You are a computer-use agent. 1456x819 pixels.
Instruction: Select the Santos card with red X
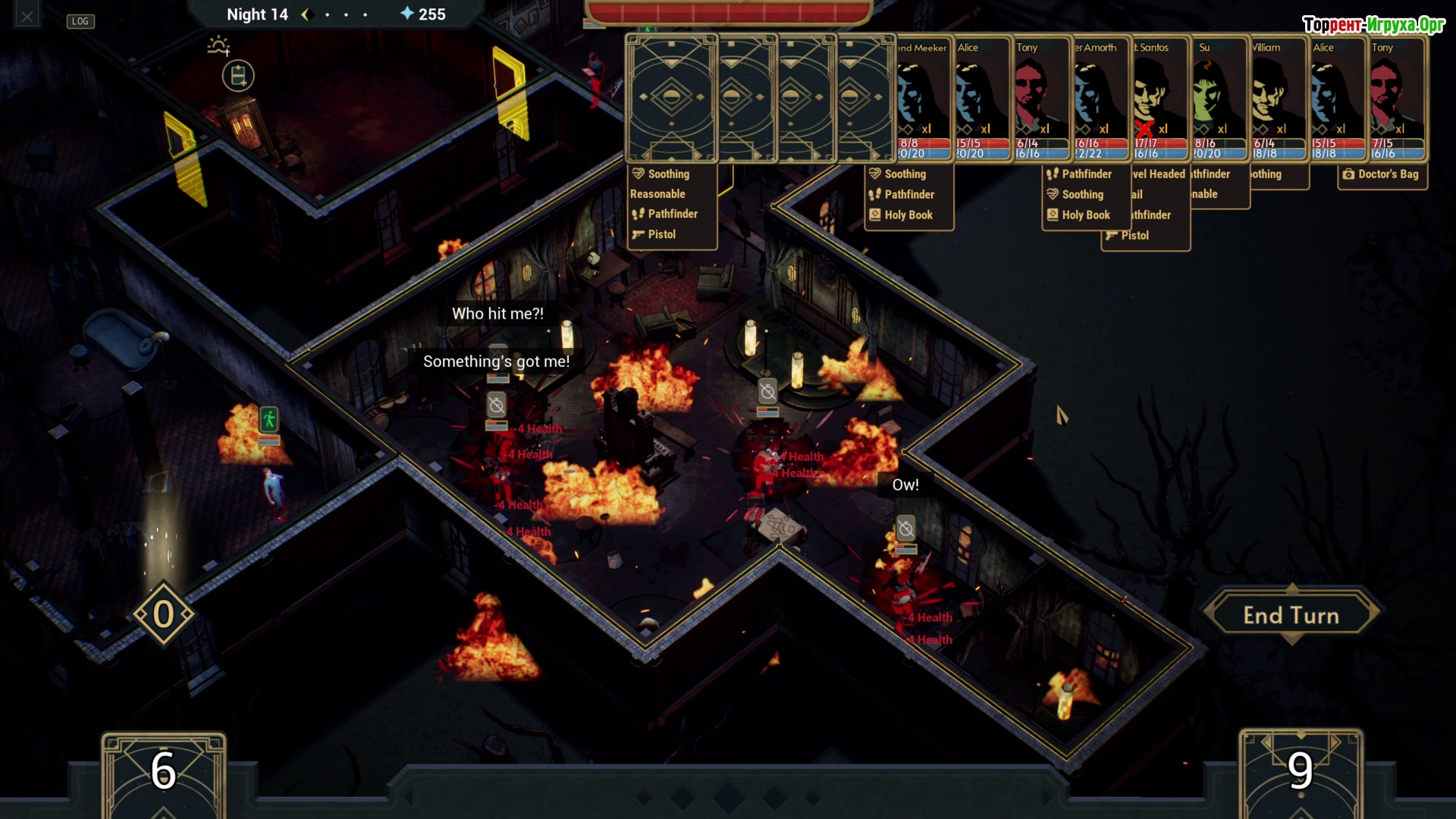point(1160,97)
